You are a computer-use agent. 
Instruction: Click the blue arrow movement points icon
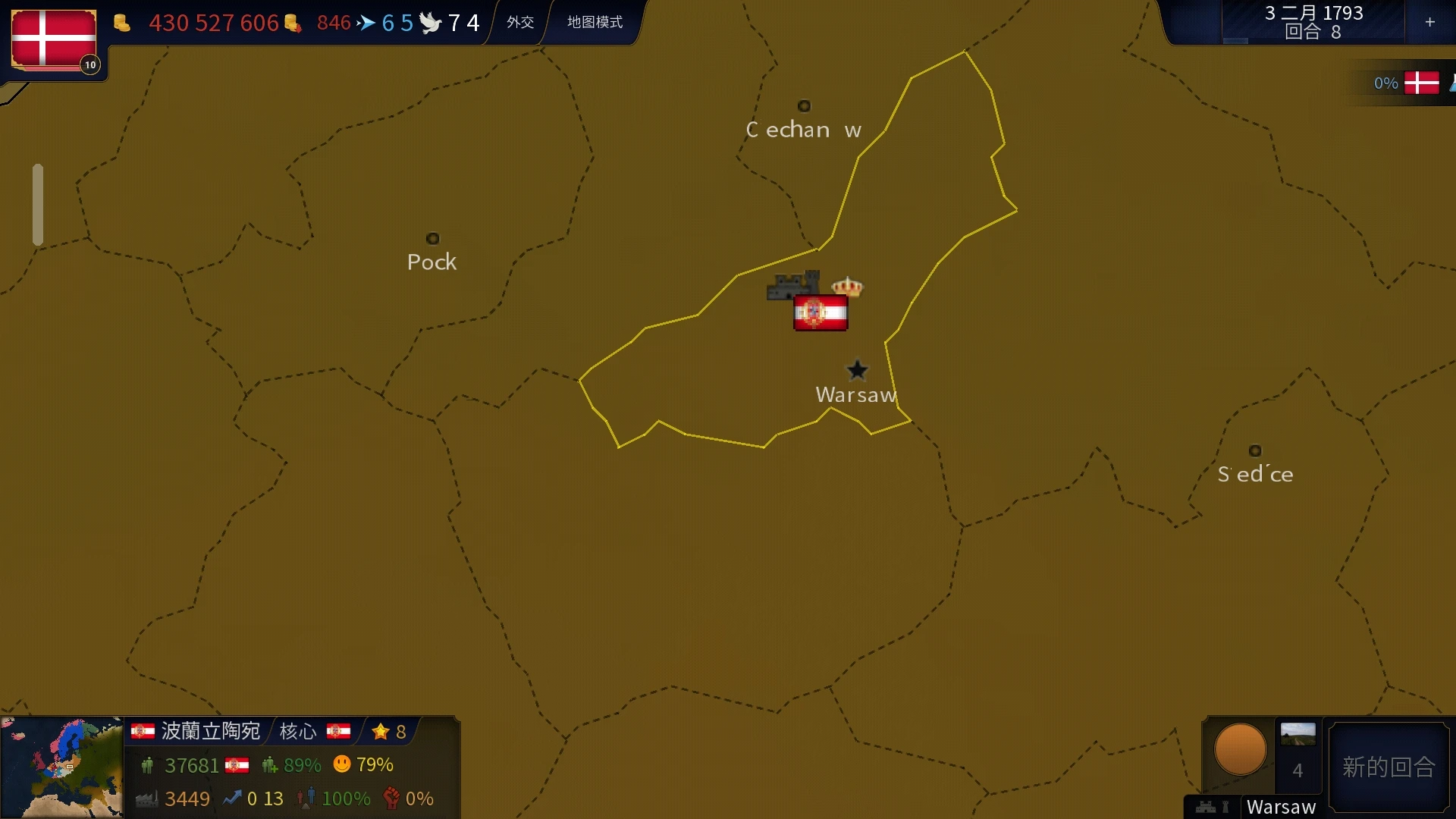366,23
